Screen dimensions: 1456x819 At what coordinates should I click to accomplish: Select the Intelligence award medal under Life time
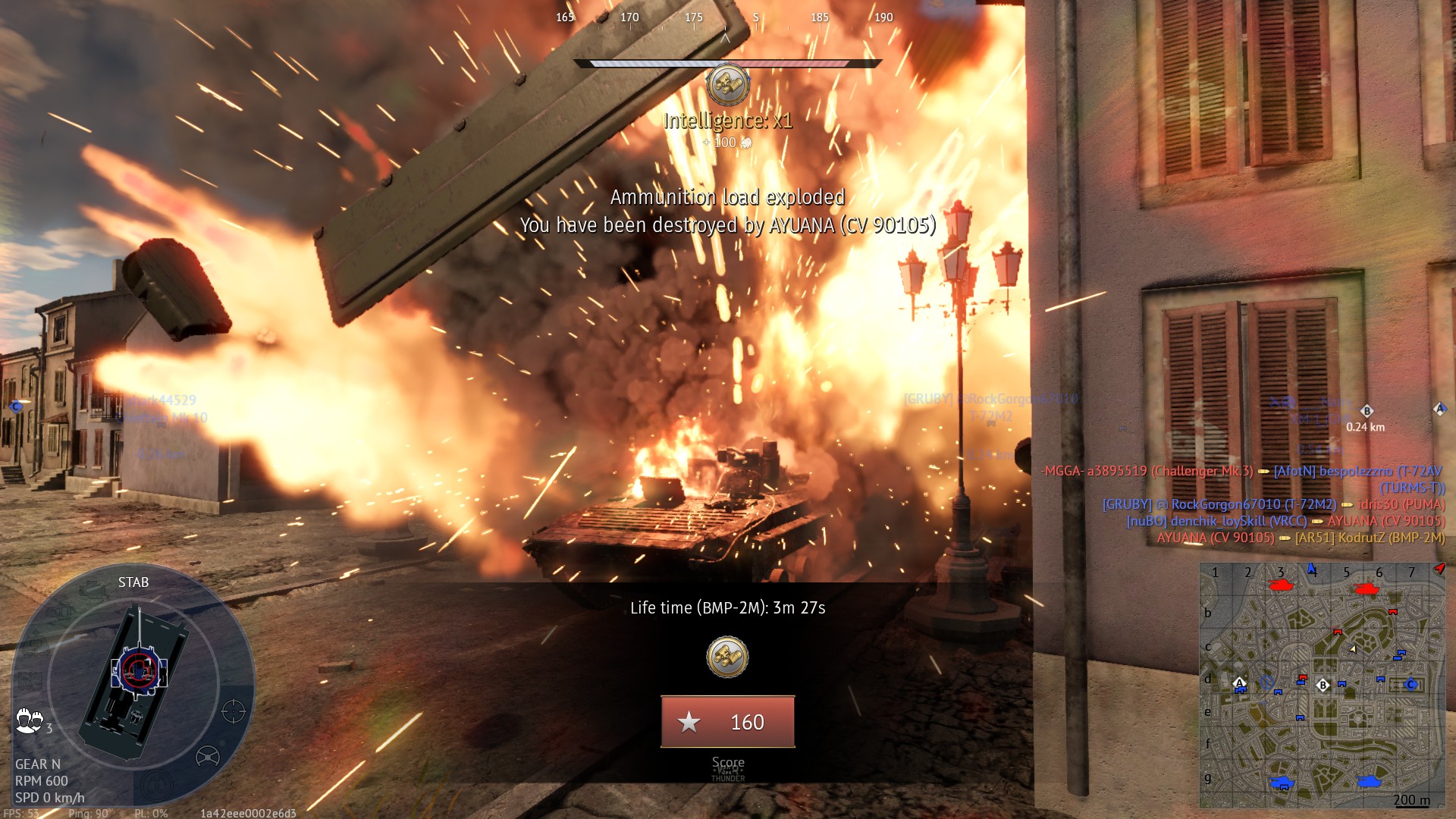727,657
